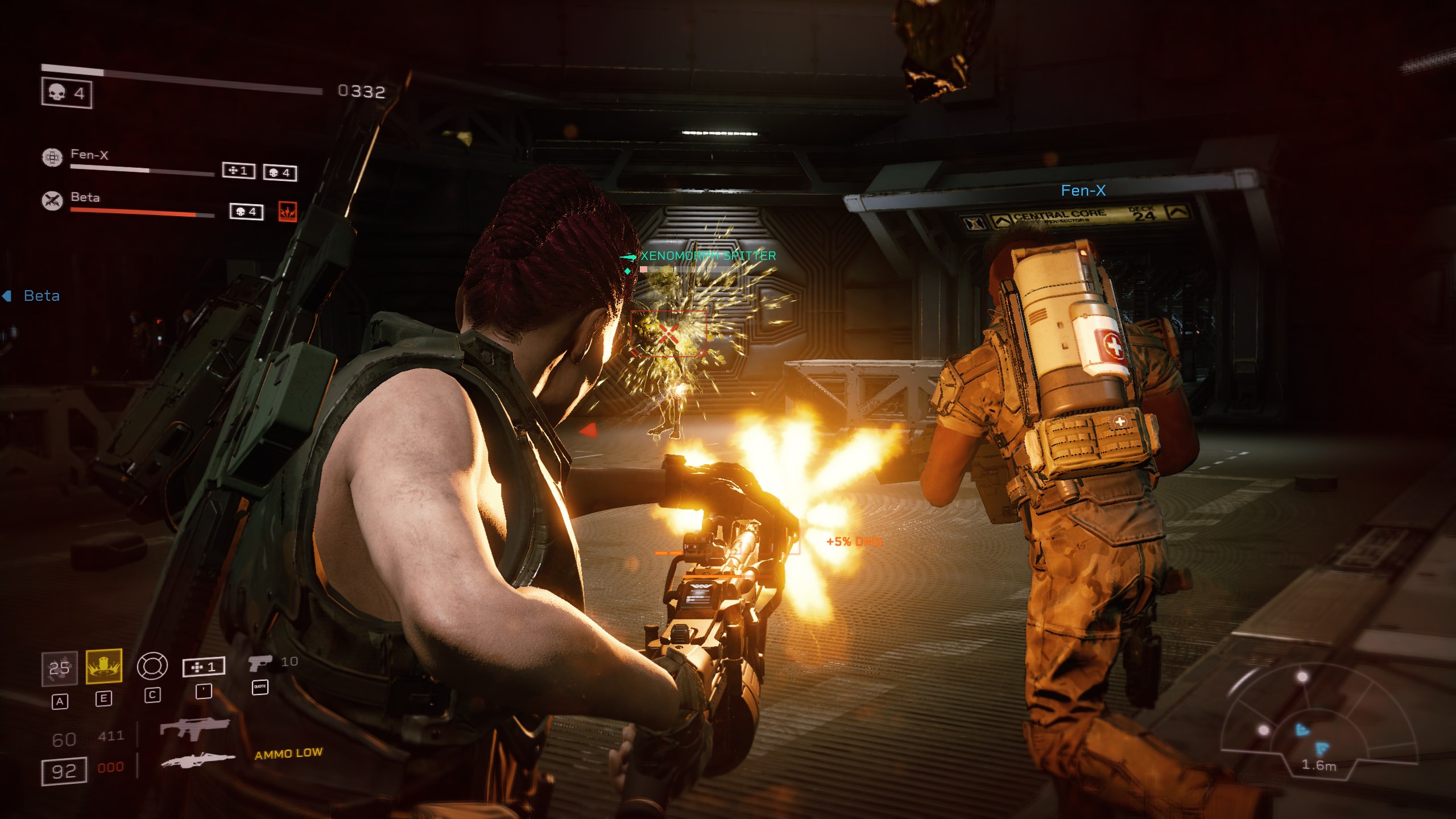Click Beta's red burst status icon
This screenshot has height=819, width=1456.
pos(287,212)
